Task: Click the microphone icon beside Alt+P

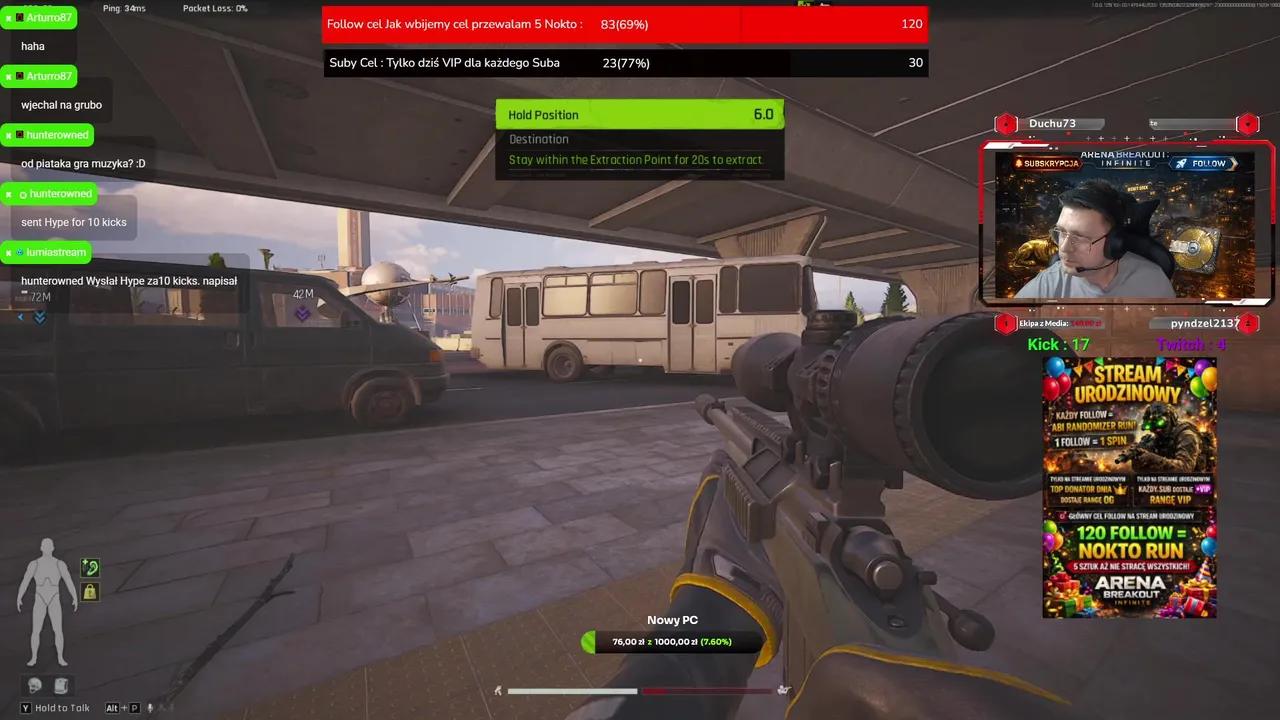Action: (150, 708)
